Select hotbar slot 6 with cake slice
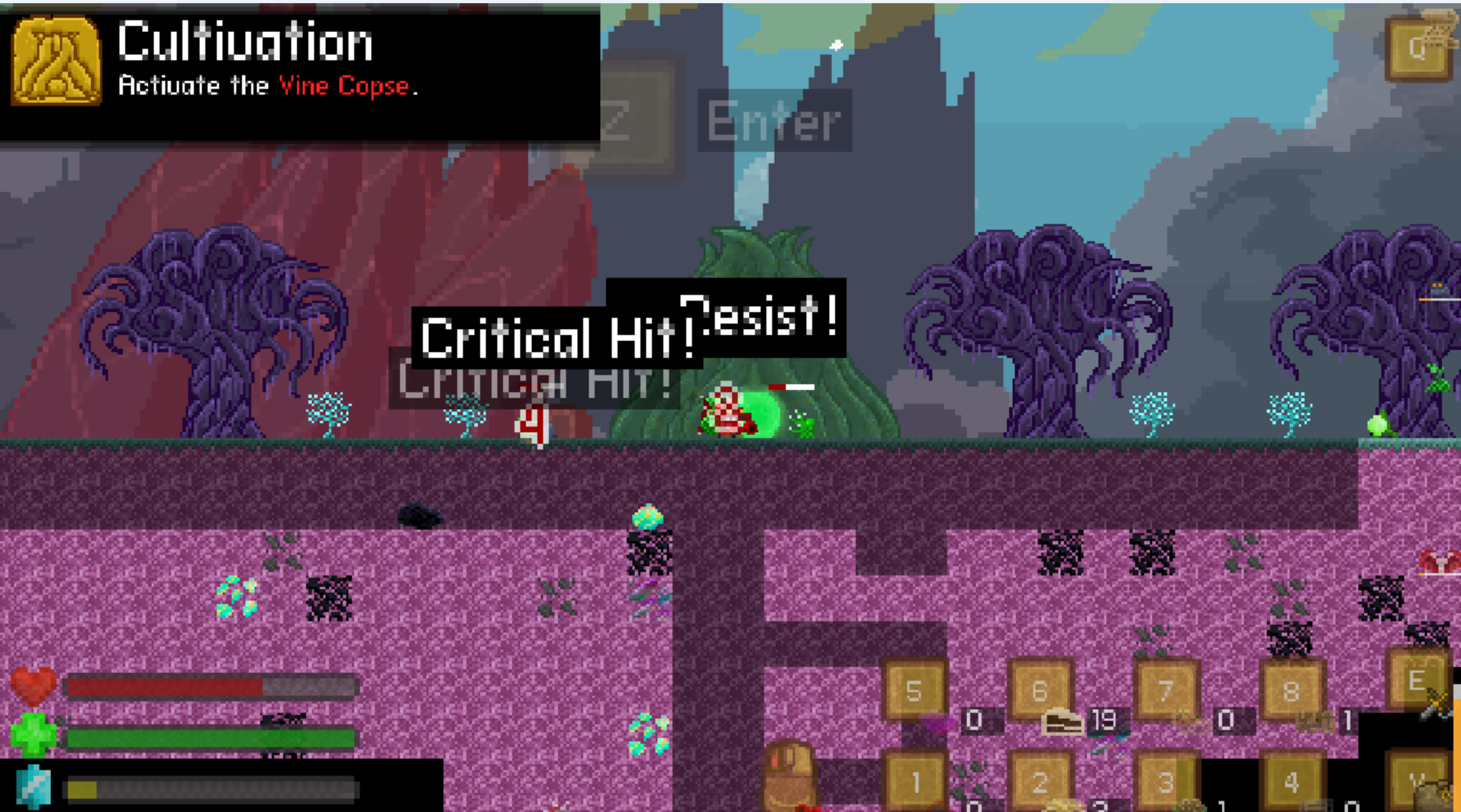 click(x=1040, y=691)
